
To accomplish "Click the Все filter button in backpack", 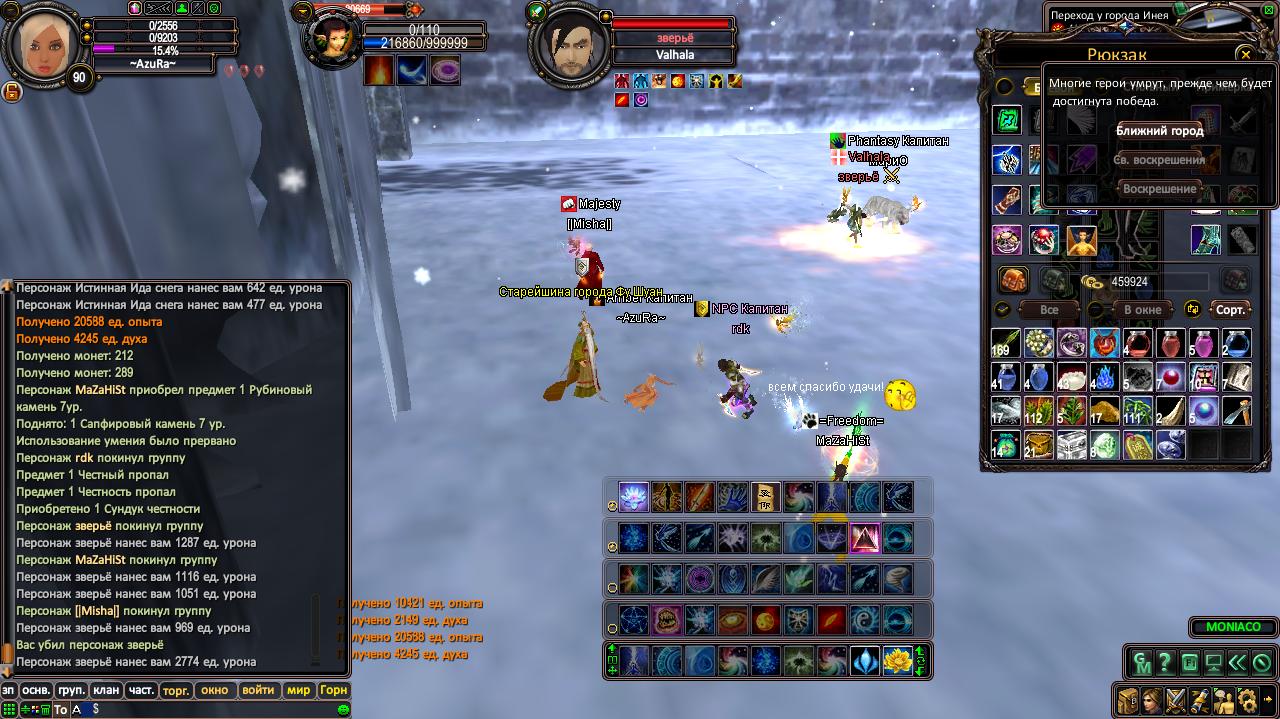I will (1048, 310).
